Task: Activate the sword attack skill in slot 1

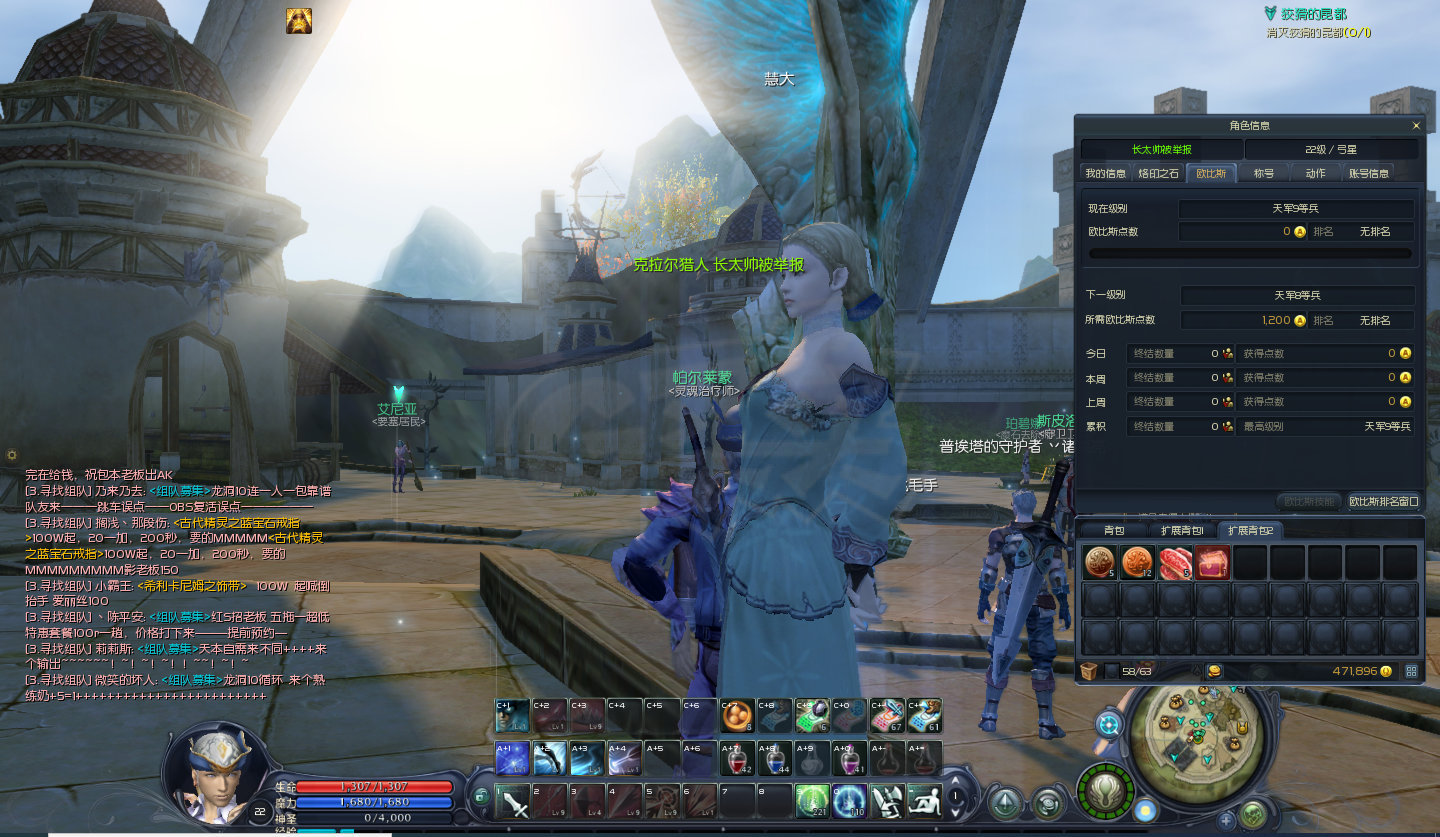Action: pos(513,801)
